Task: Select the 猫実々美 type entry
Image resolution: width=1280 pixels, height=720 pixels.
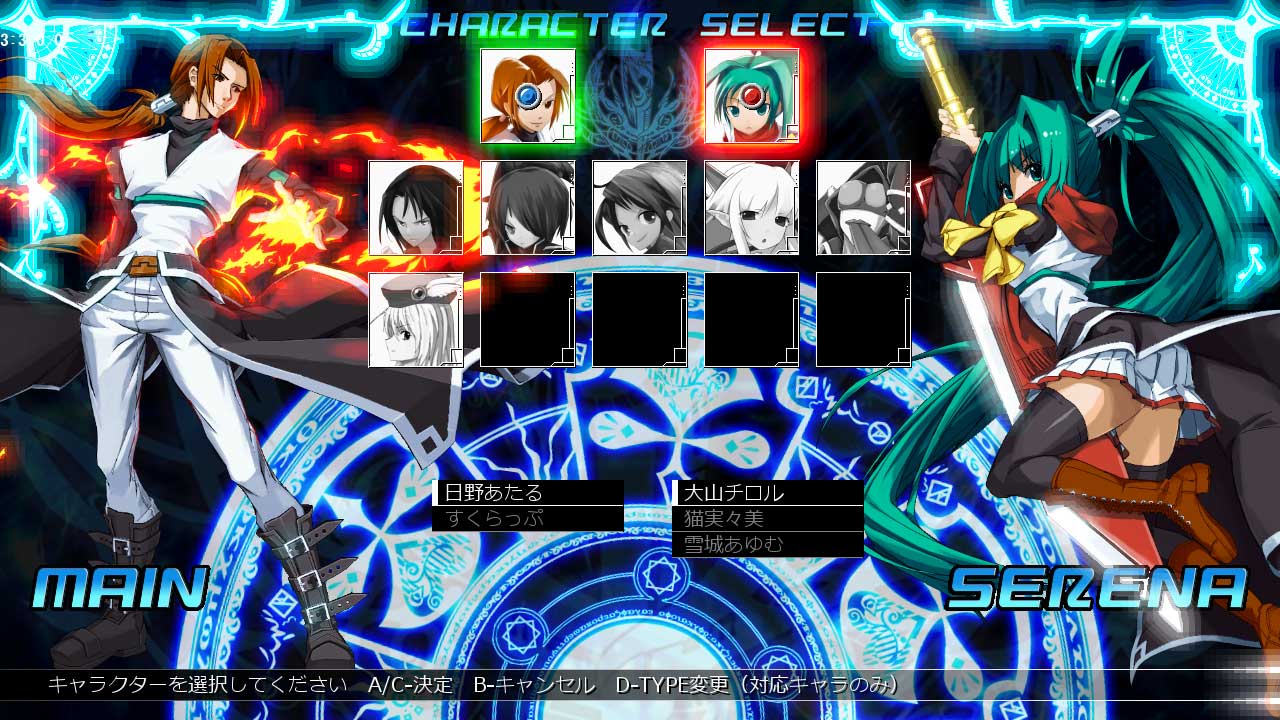Action: coord(768,518)
